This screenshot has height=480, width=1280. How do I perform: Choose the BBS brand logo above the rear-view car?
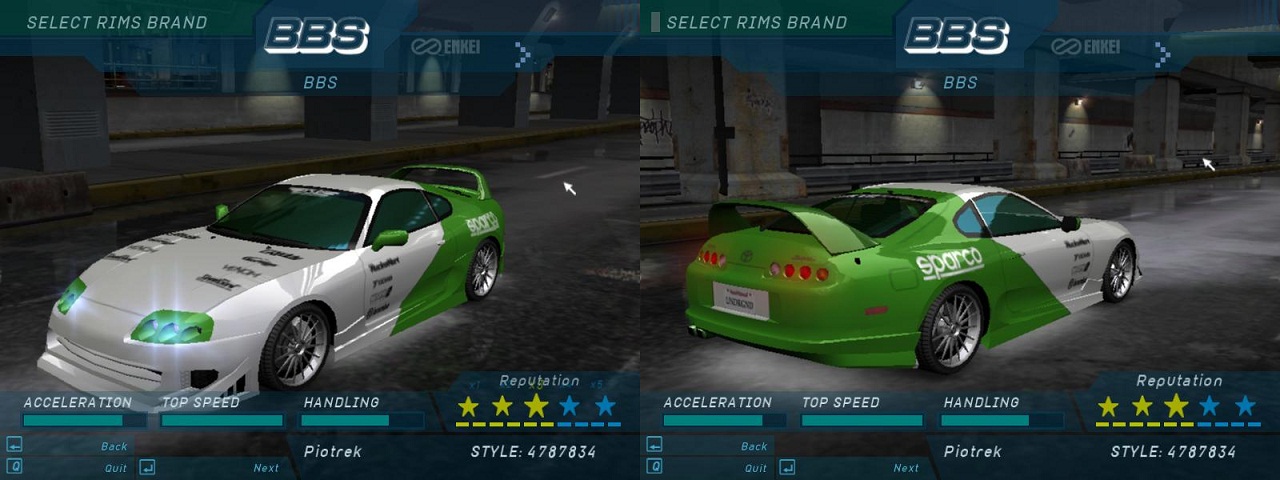pyautogui.click(x=957, y=37)
